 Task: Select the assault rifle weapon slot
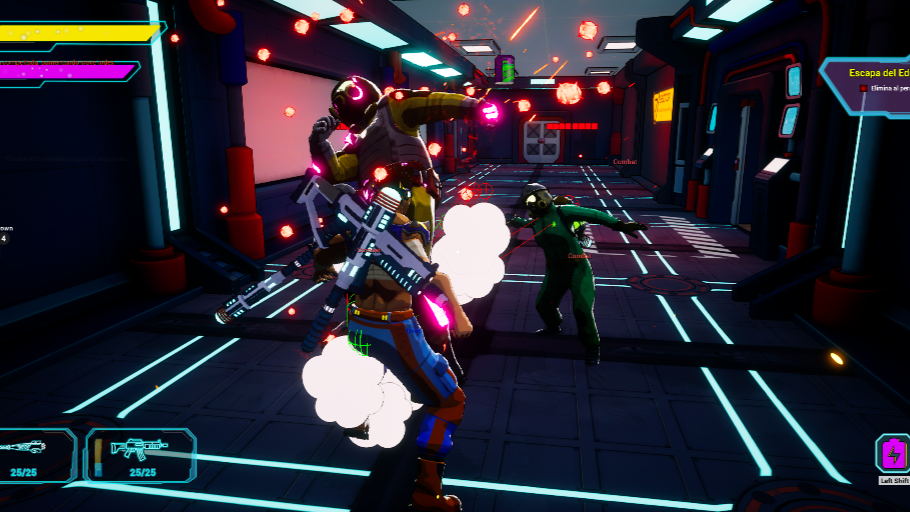[x=140, y=454]
